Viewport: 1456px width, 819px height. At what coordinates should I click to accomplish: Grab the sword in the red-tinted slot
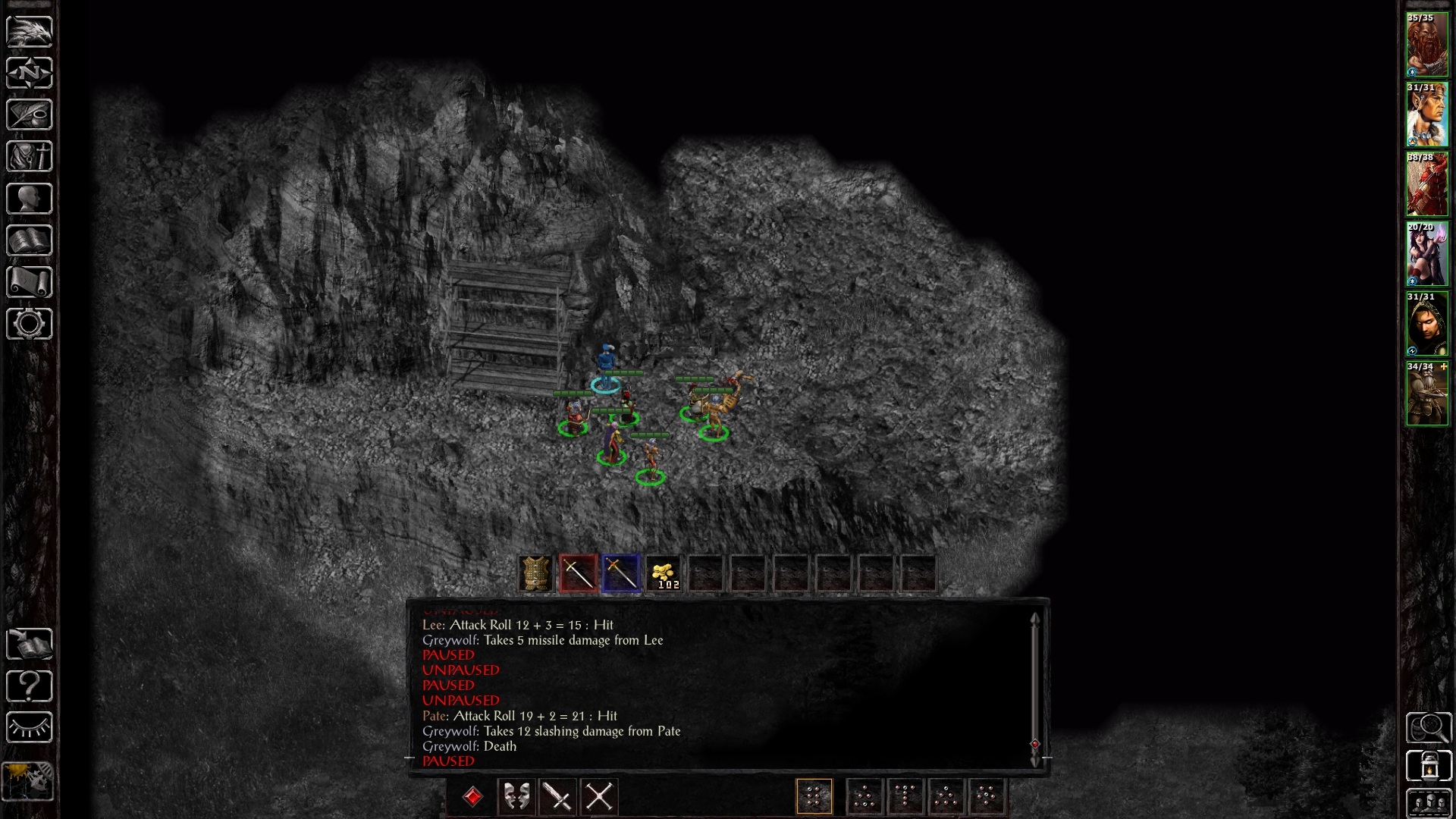point(578,573)
